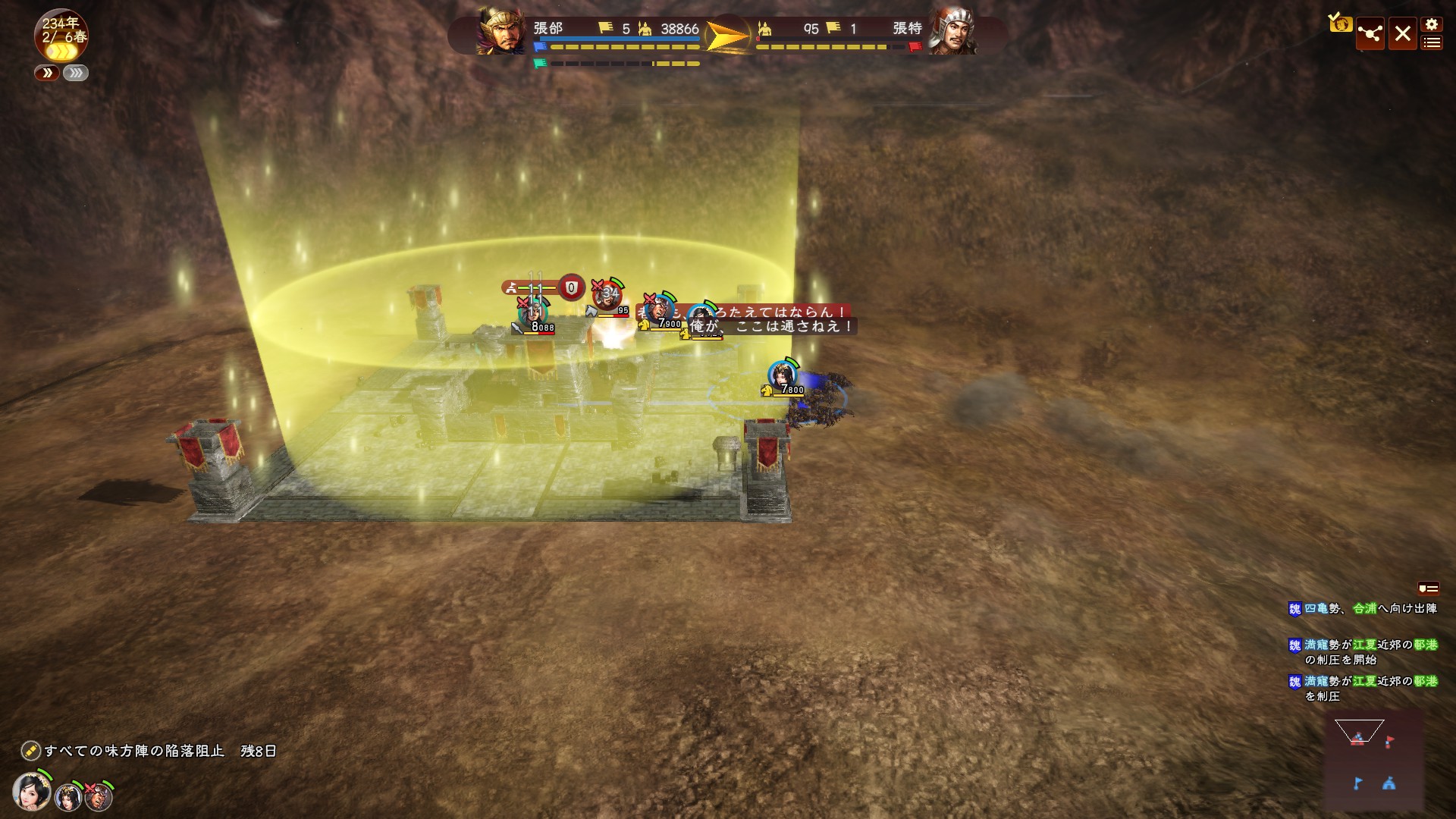The image size is (1456, 819).
Task: Select 張郃 commander portrait
Action: tap(500, 31)
